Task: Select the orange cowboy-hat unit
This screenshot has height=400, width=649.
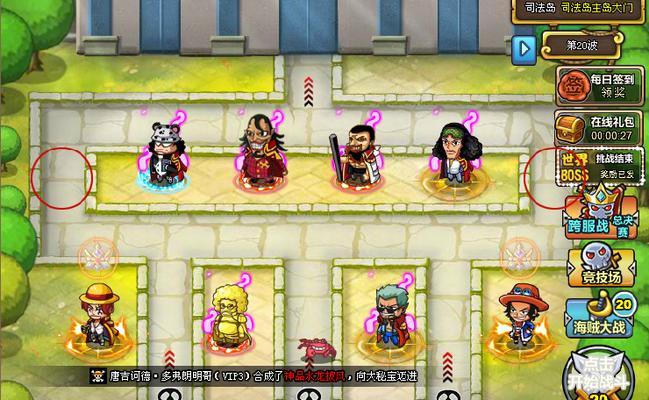Action: tap(515, 318)
